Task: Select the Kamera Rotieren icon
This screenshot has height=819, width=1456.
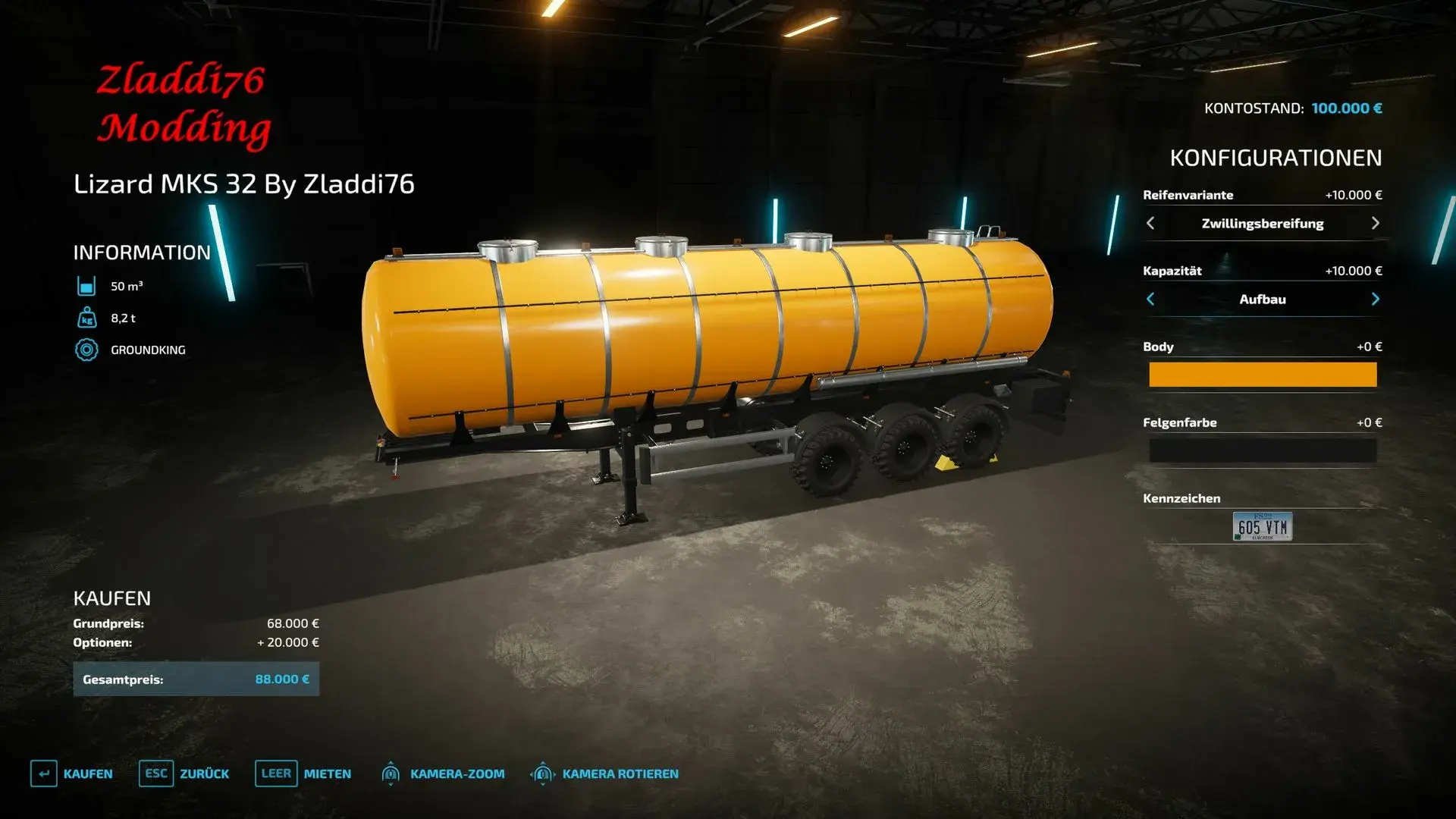Action: [542, 774]
